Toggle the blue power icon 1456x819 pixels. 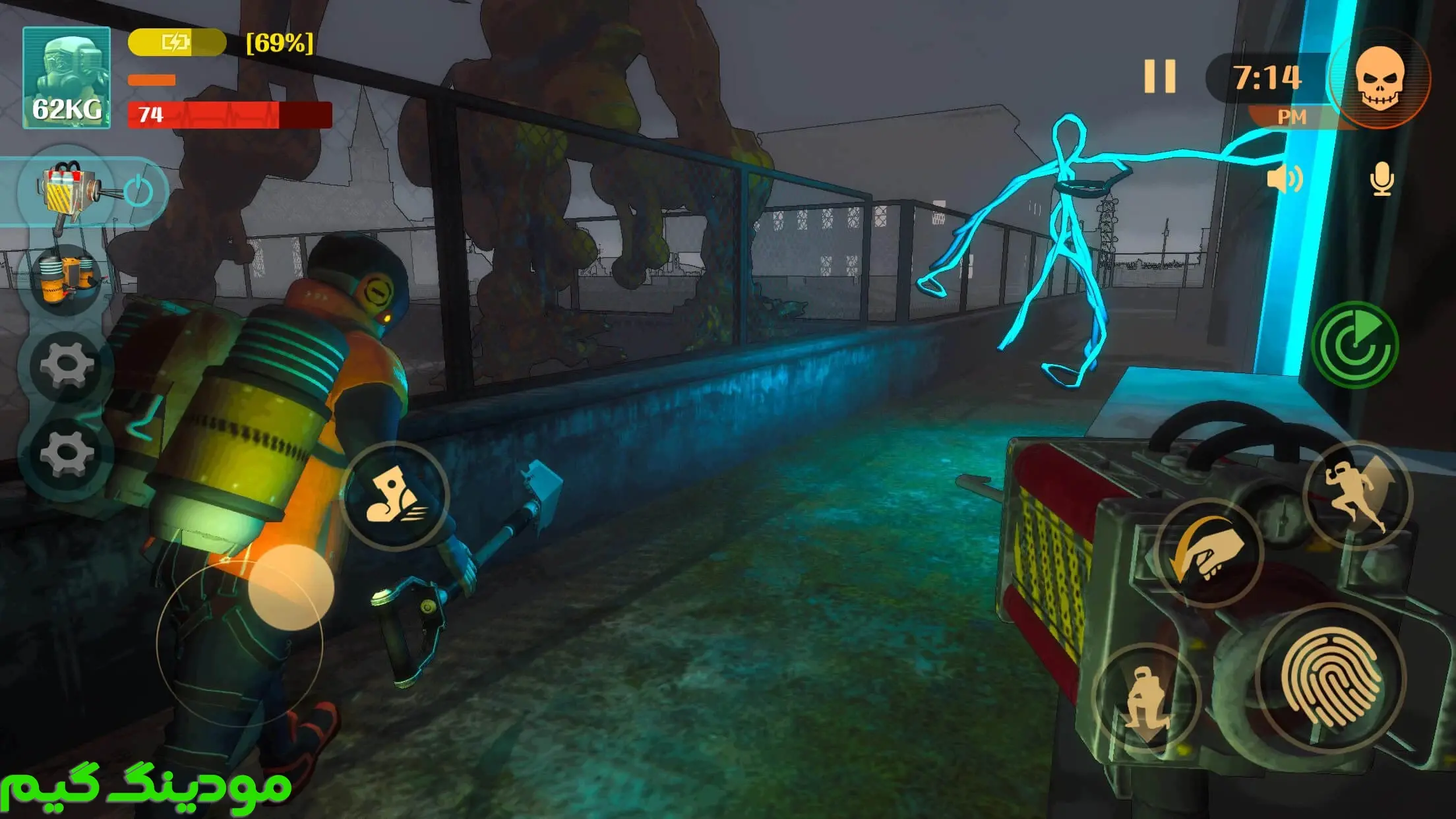(x=139, y=191)
